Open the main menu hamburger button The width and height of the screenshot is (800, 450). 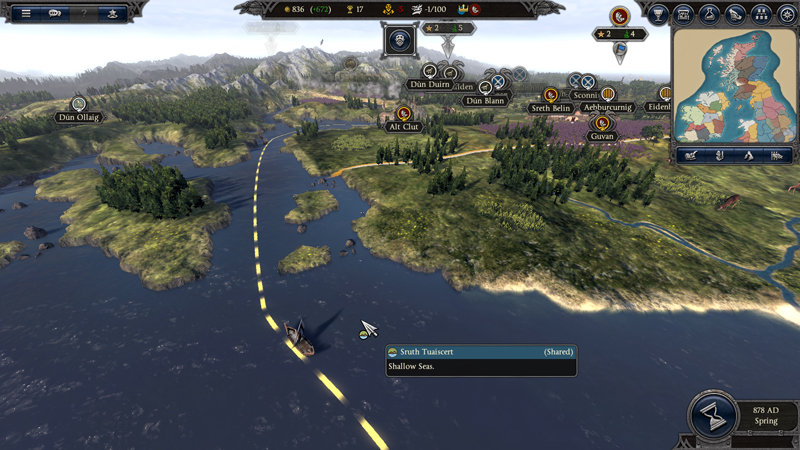point(26,13)
